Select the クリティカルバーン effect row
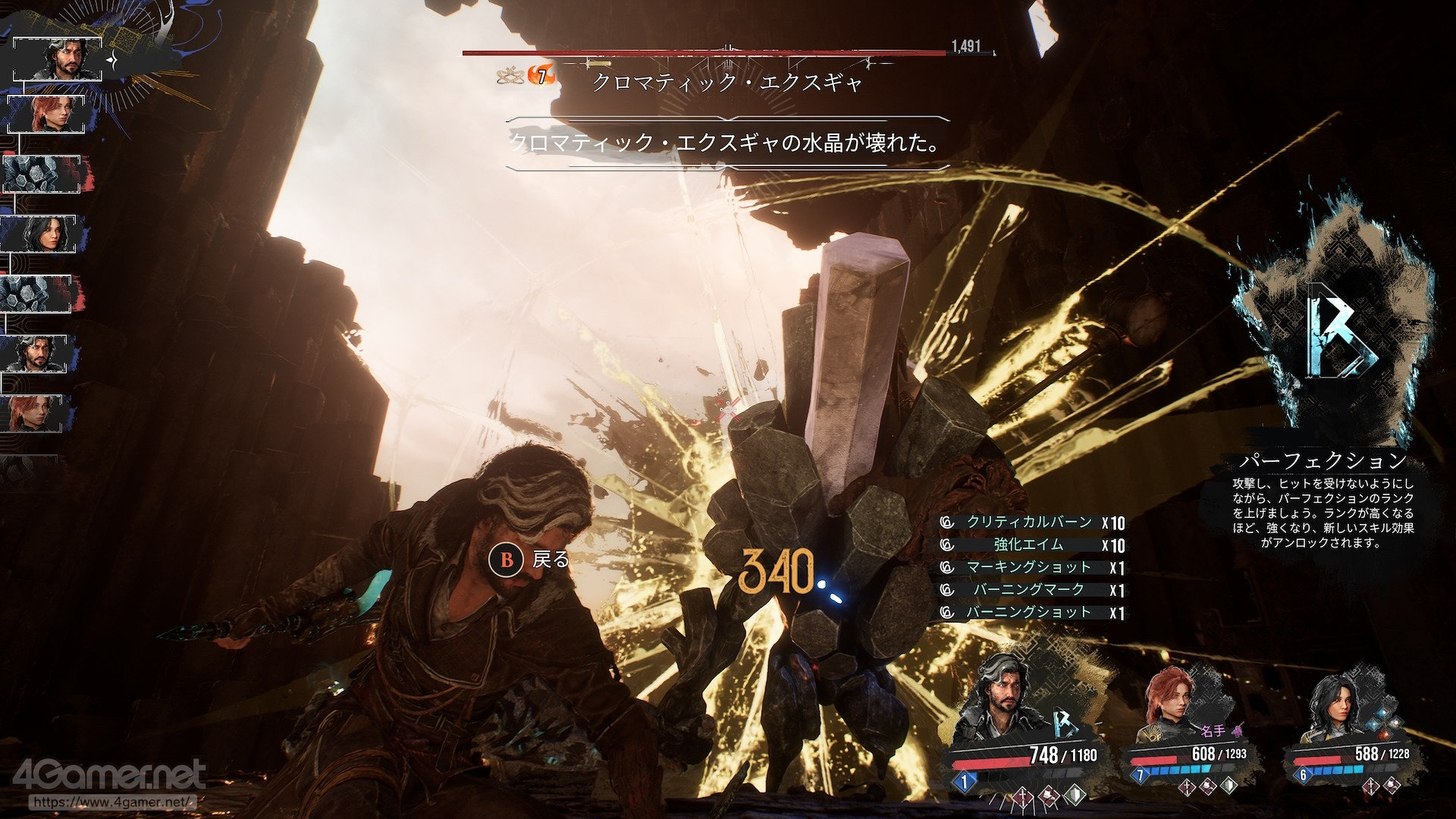 (x=1031, y=522)
